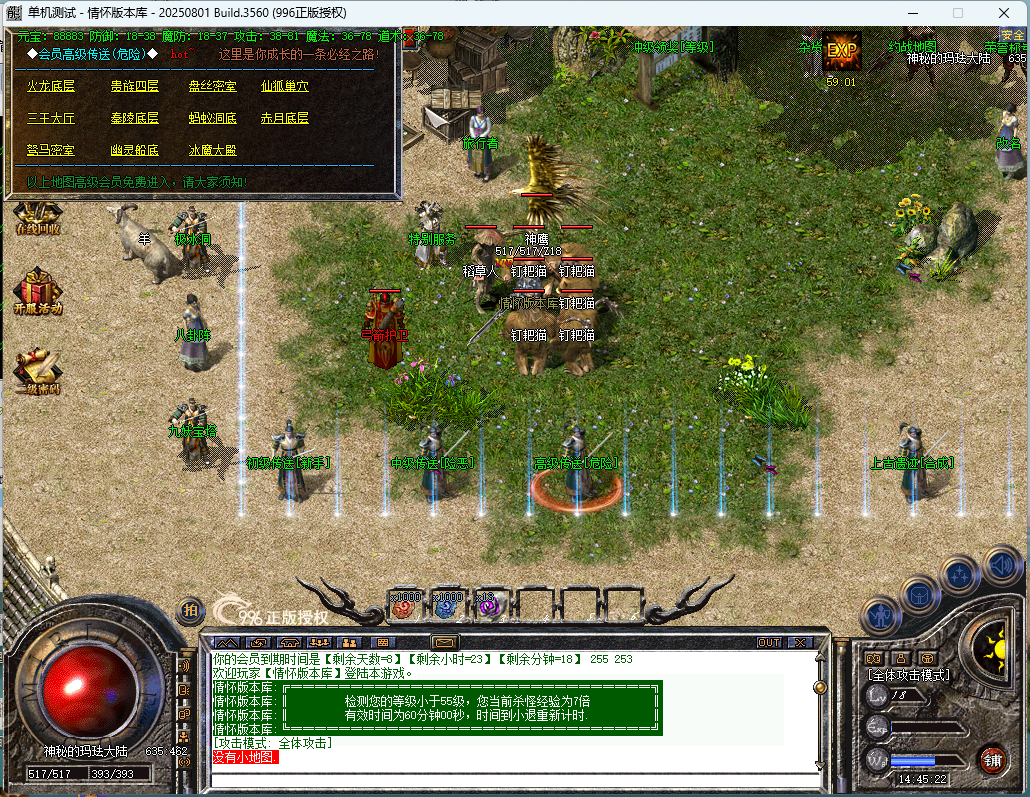The height and width of the screenshot is (797, 1030).
Task: Close the game window
Action: tap(1003, 13)
